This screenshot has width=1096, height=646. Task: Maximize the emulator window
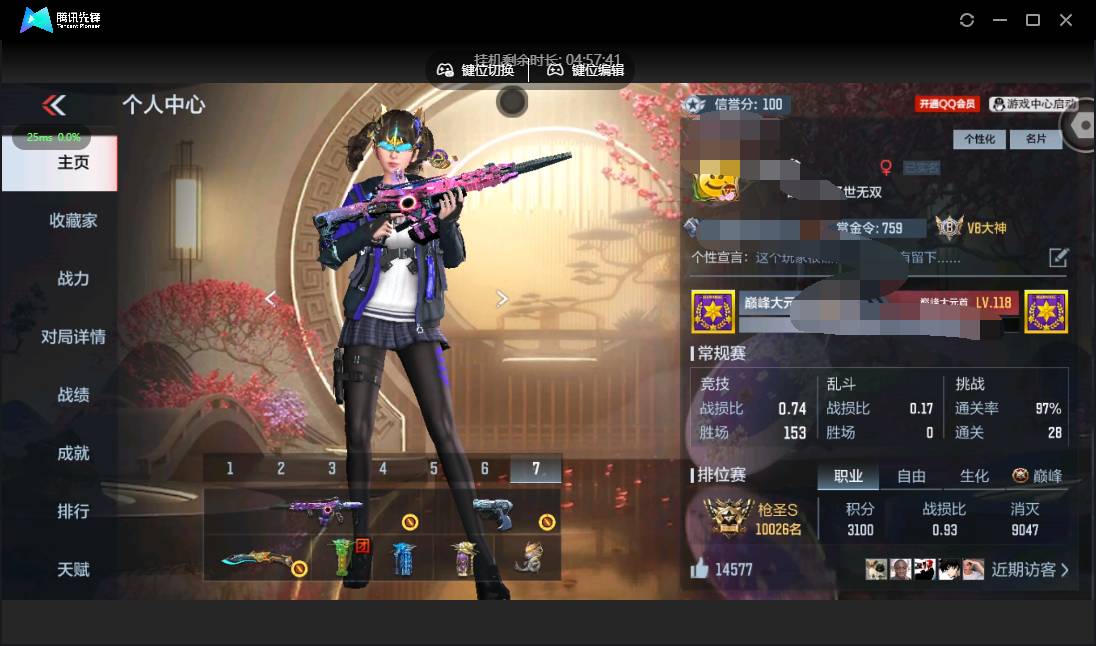tap(1033, 20)
